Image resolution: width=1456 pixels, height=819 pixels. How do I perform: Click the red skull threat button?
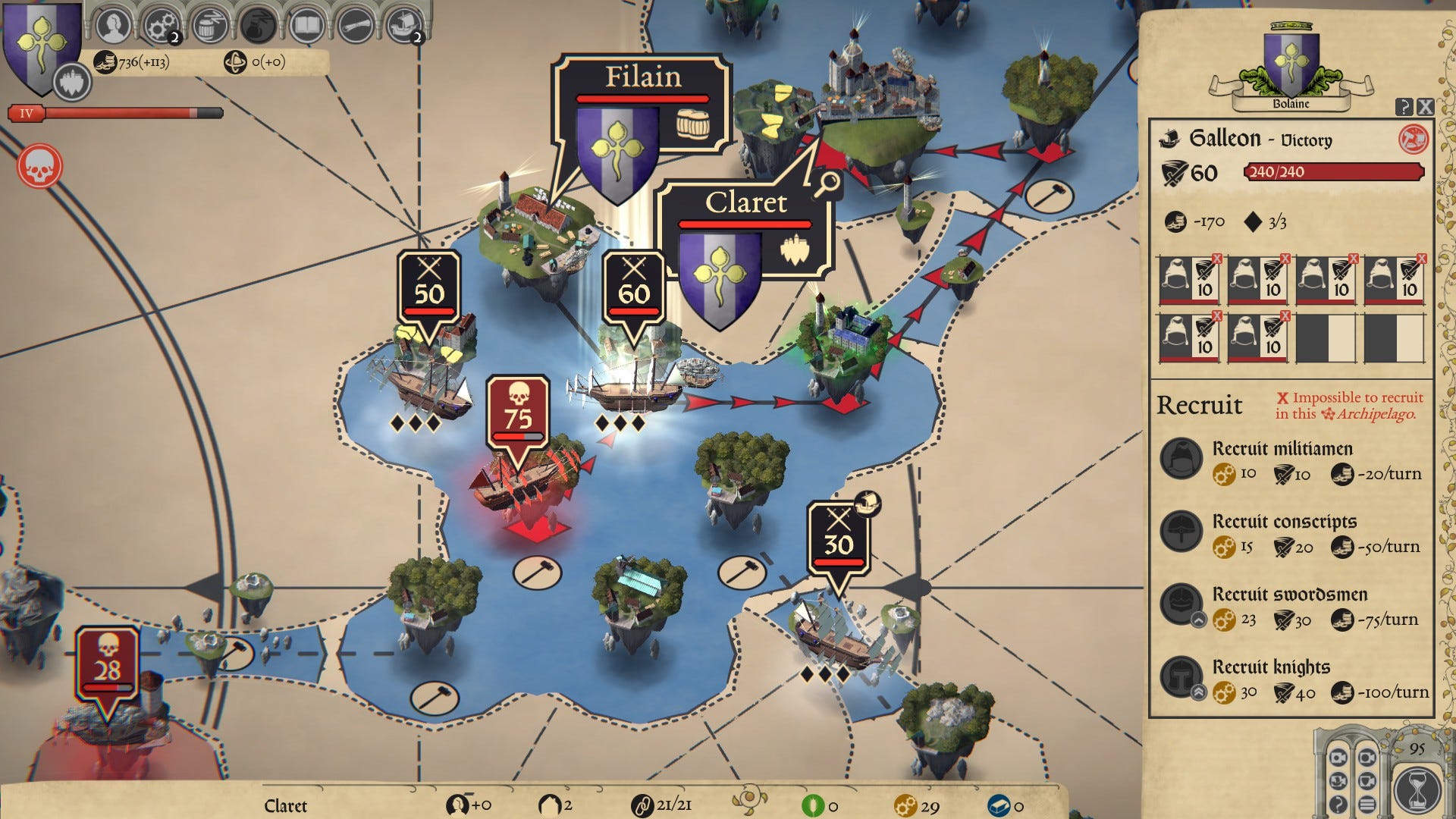(39, 166)
